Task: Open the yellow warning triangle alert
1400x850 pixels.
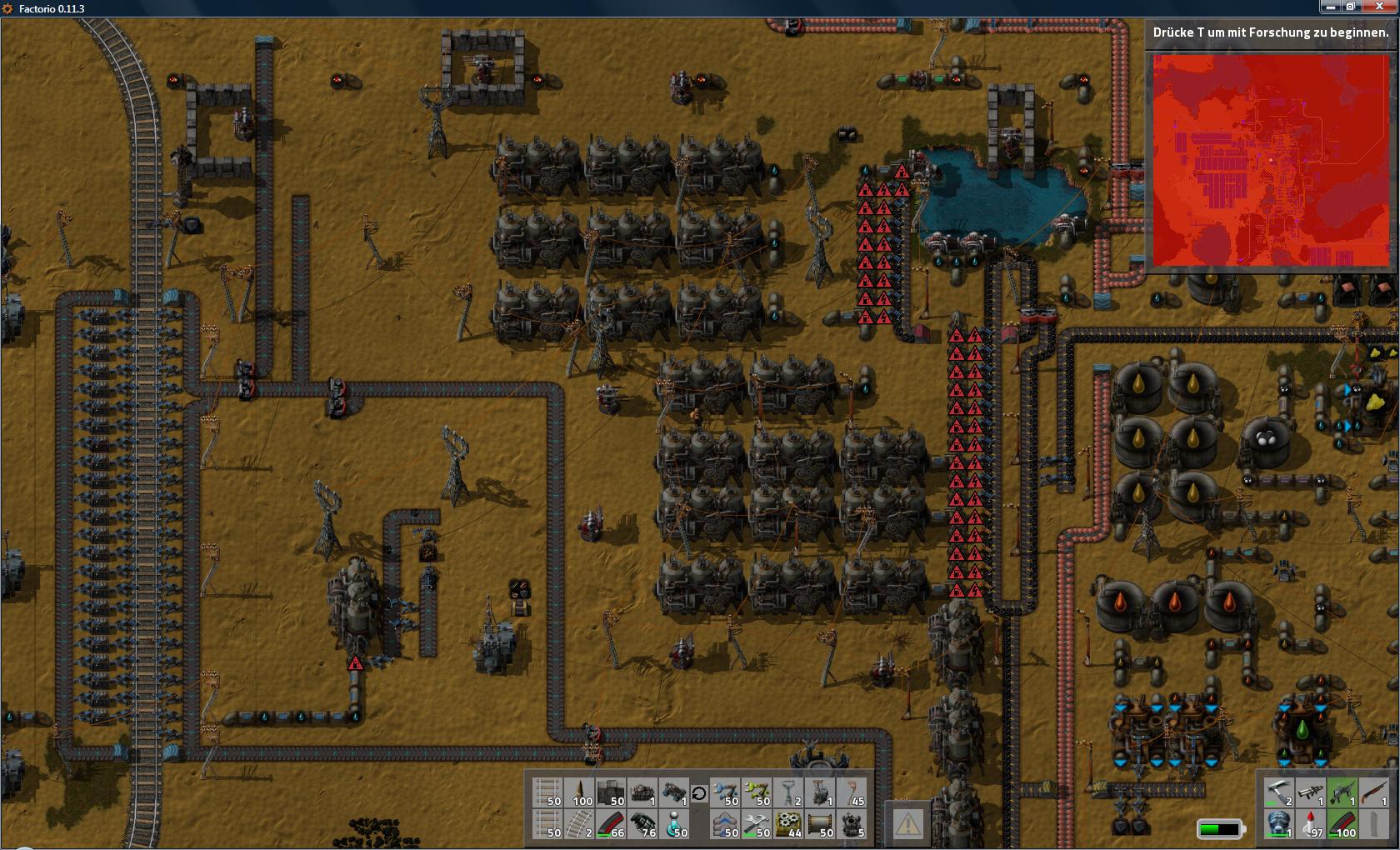Action: coord(907,824)
